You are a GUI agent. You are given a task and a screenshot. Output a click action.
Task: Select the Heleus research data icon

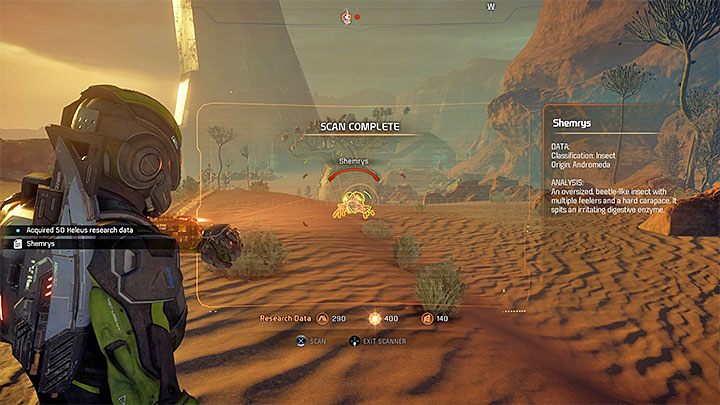coord(375,318)
